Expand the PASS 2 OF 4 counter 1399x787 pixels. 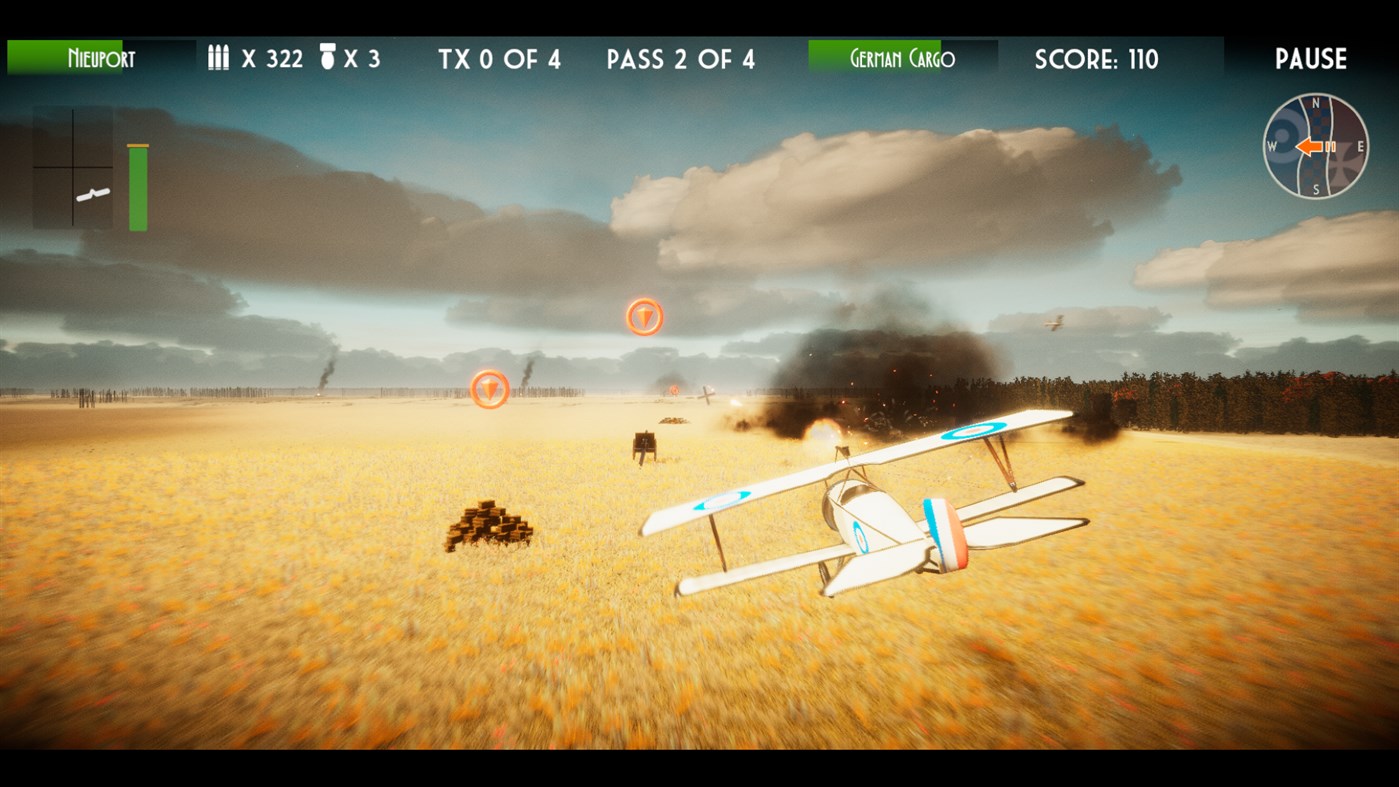[x=682, y=59]
